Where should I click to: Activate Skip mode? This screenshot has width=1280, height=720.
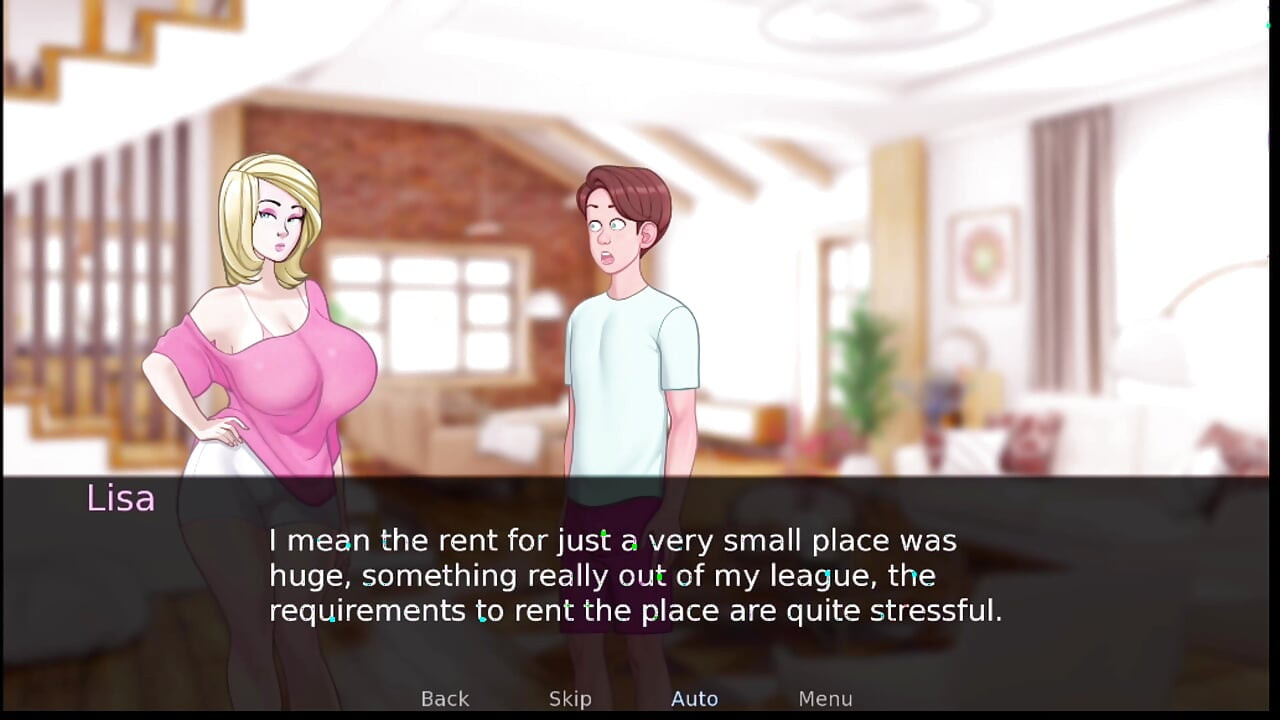click(570, 699)
